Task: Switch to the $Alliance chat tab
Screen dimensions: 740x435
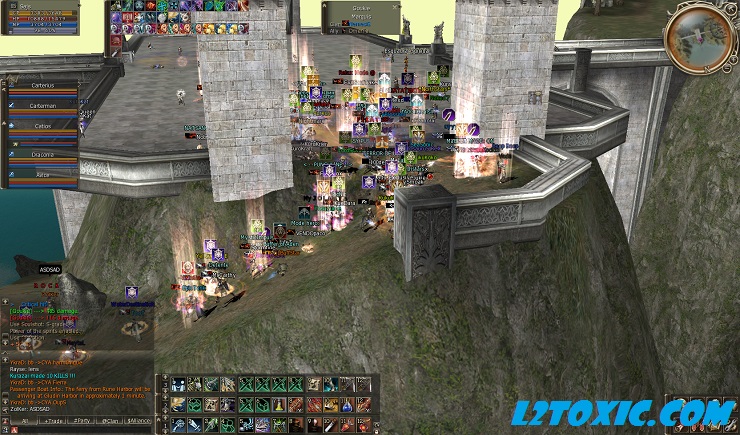Action: click(x=139, y=422)
